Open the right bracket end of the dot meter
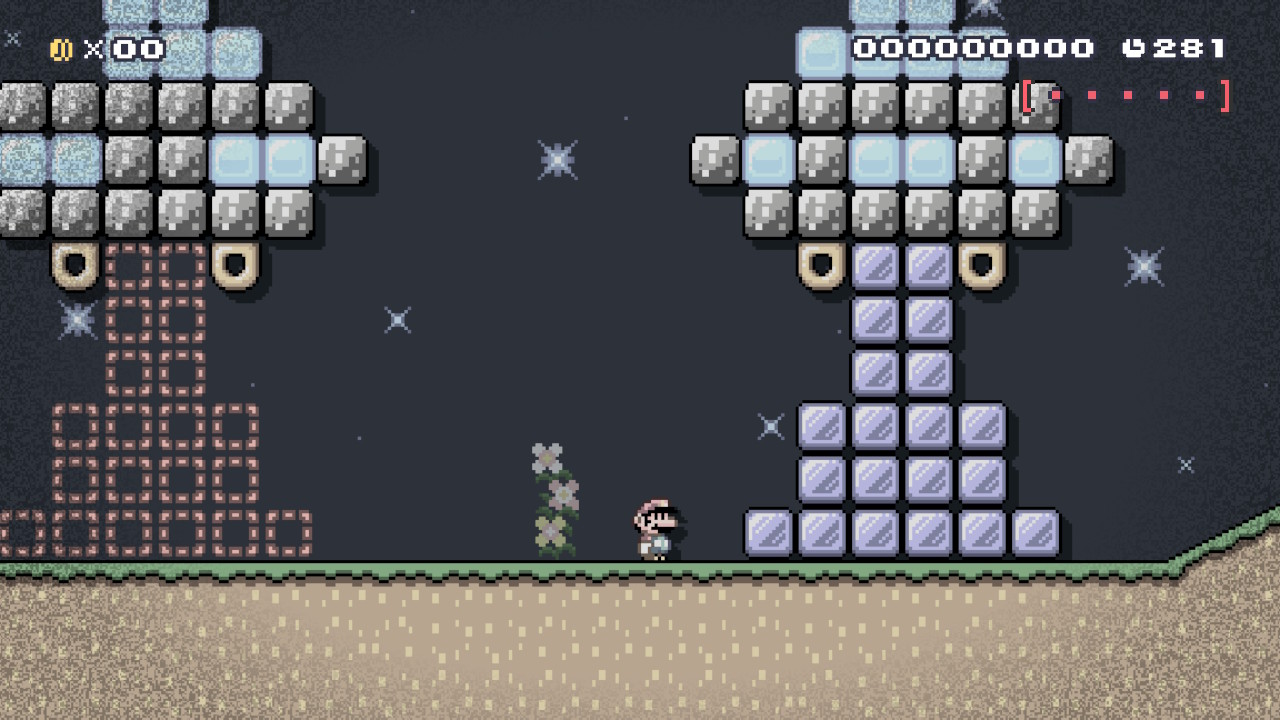Image resolution: width=1280 pixels, height=720 pixels. tap(1222, 95)
